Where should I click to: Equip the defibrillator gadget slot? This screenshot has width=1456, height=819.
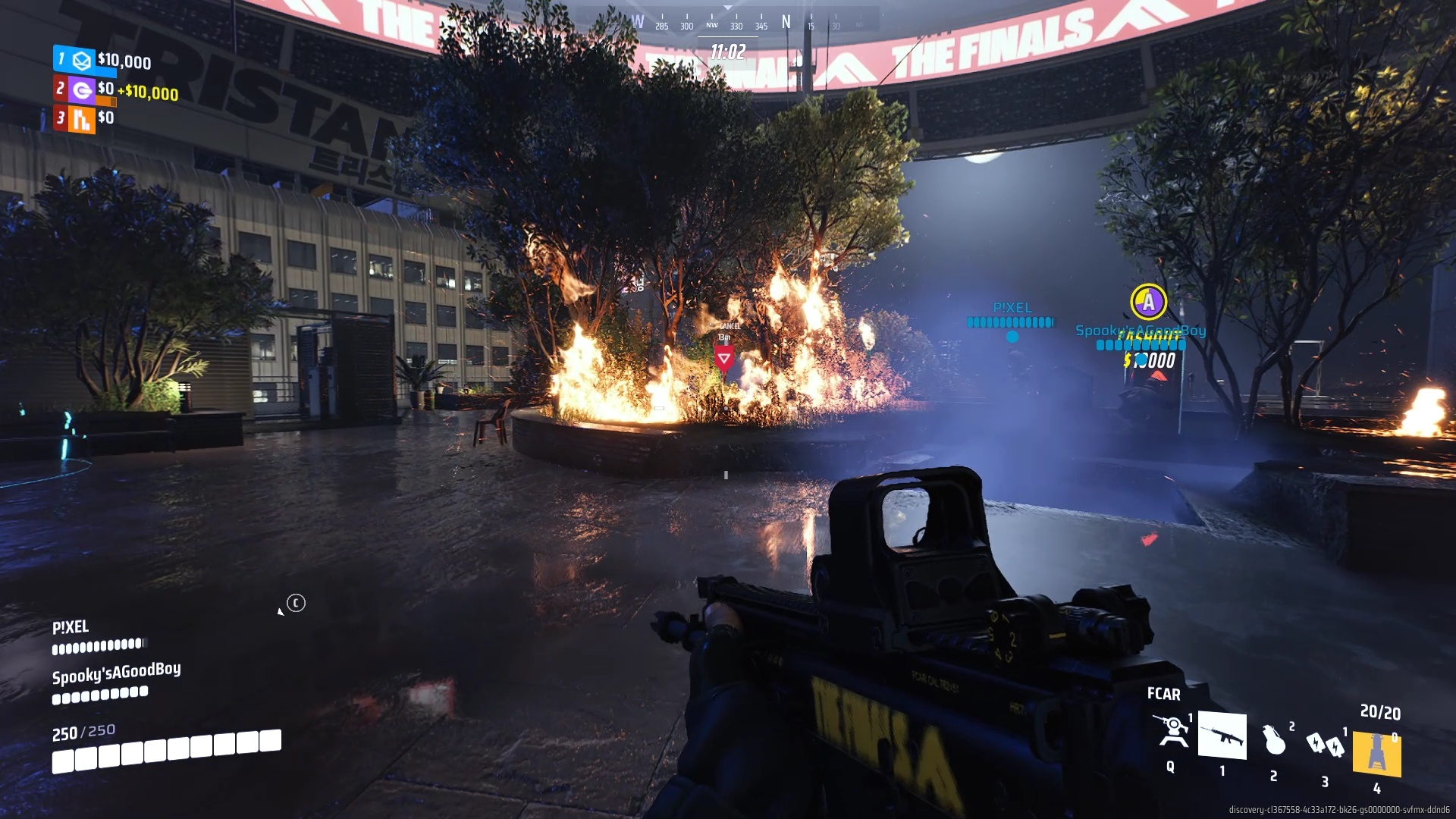pyautogui.click(x=1325, y=745)
